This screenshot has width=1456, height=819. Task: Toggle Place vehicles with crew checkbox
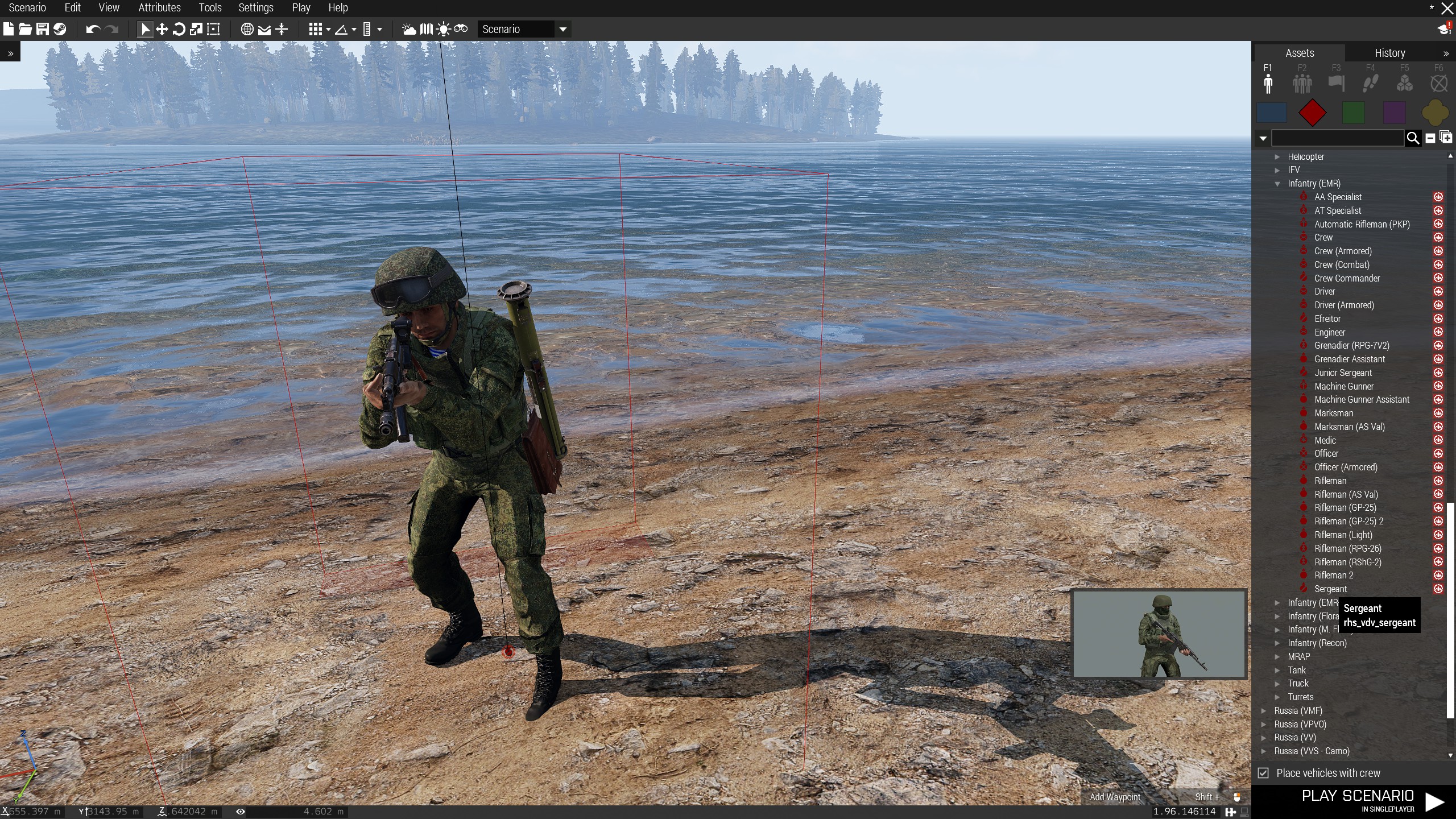point(1263,773)
